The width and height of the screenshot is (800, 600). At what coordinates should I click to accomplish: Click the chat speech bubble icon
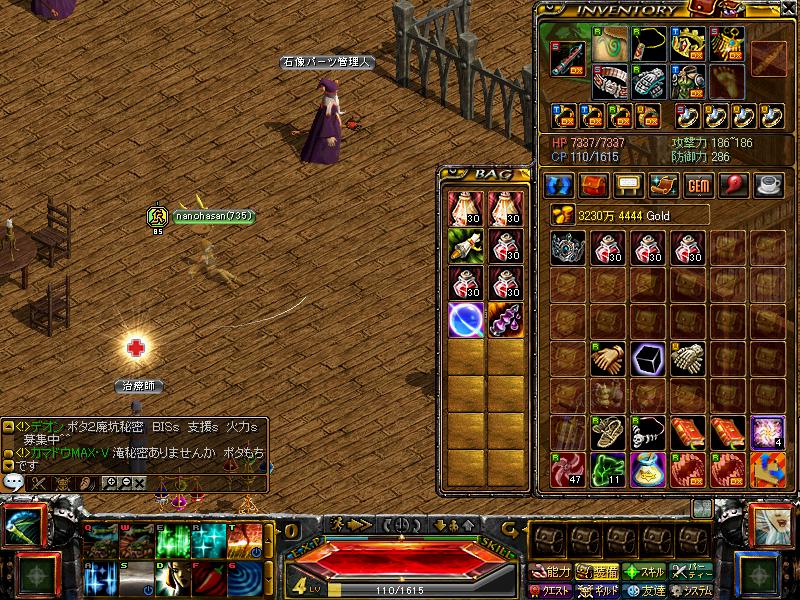[14, 482]
